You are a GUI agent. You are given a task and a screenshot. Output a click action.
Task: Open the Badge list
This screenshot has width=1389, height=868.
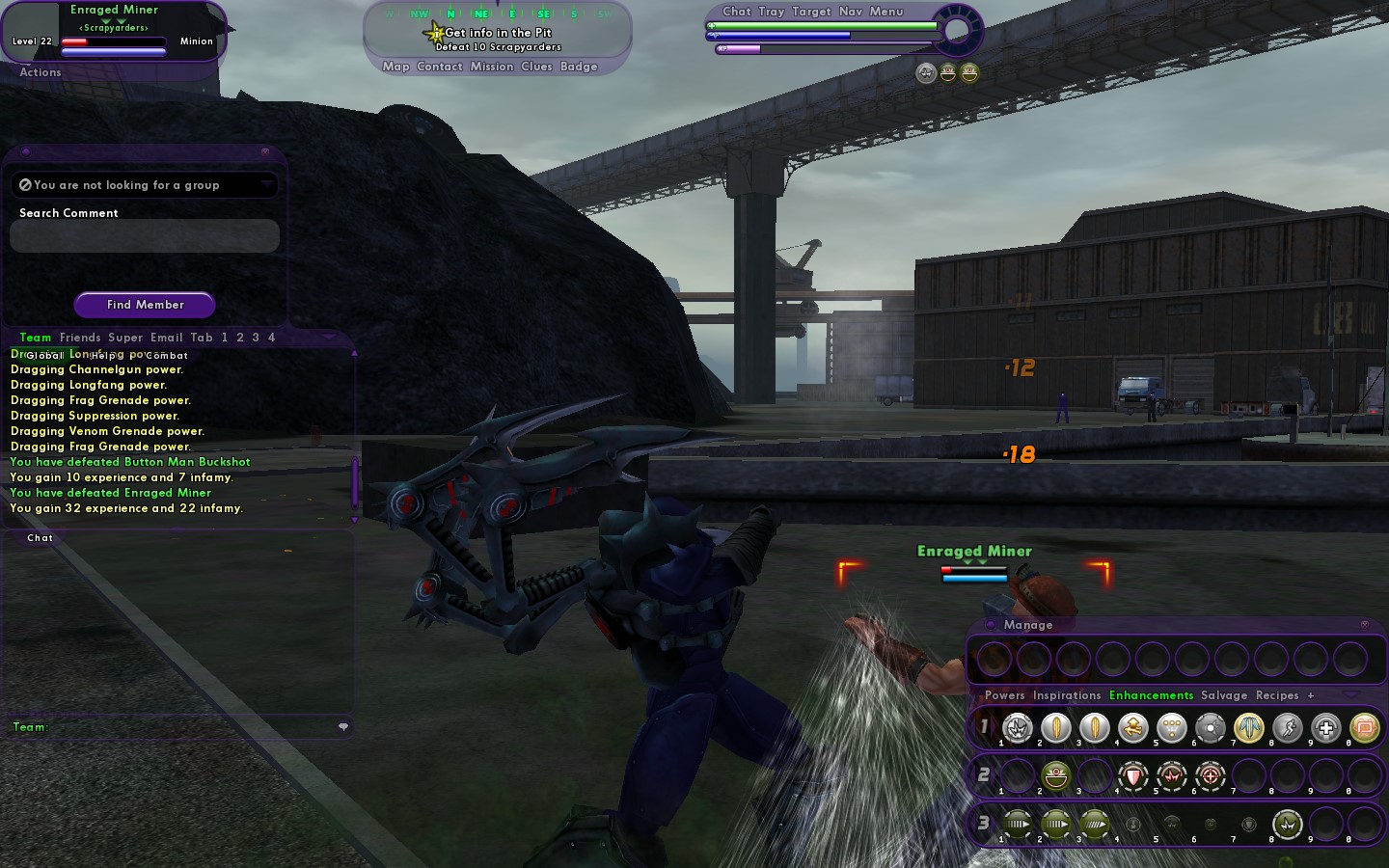pyautogui.click(x=579, y=67)
